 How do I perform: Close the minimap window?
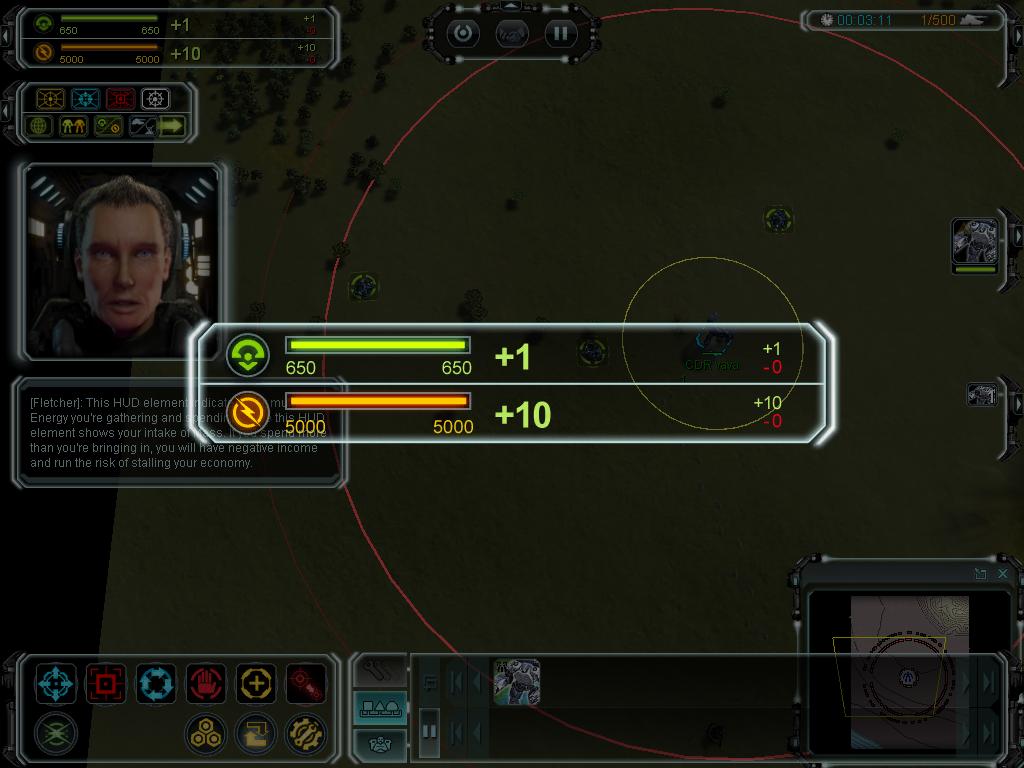coord(1003,574)
